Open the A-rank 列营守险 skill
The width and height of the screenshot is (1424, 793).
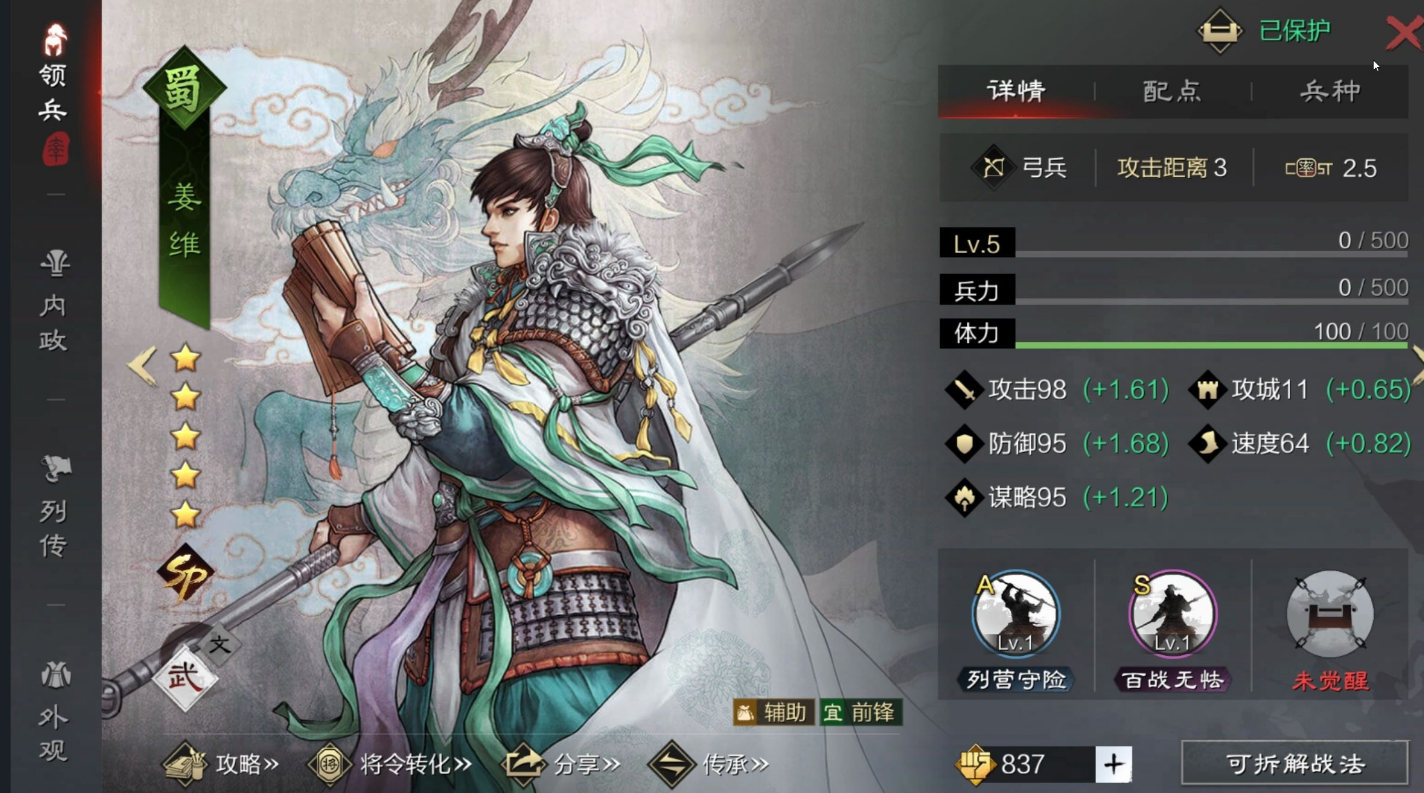tap(1013, 615)
